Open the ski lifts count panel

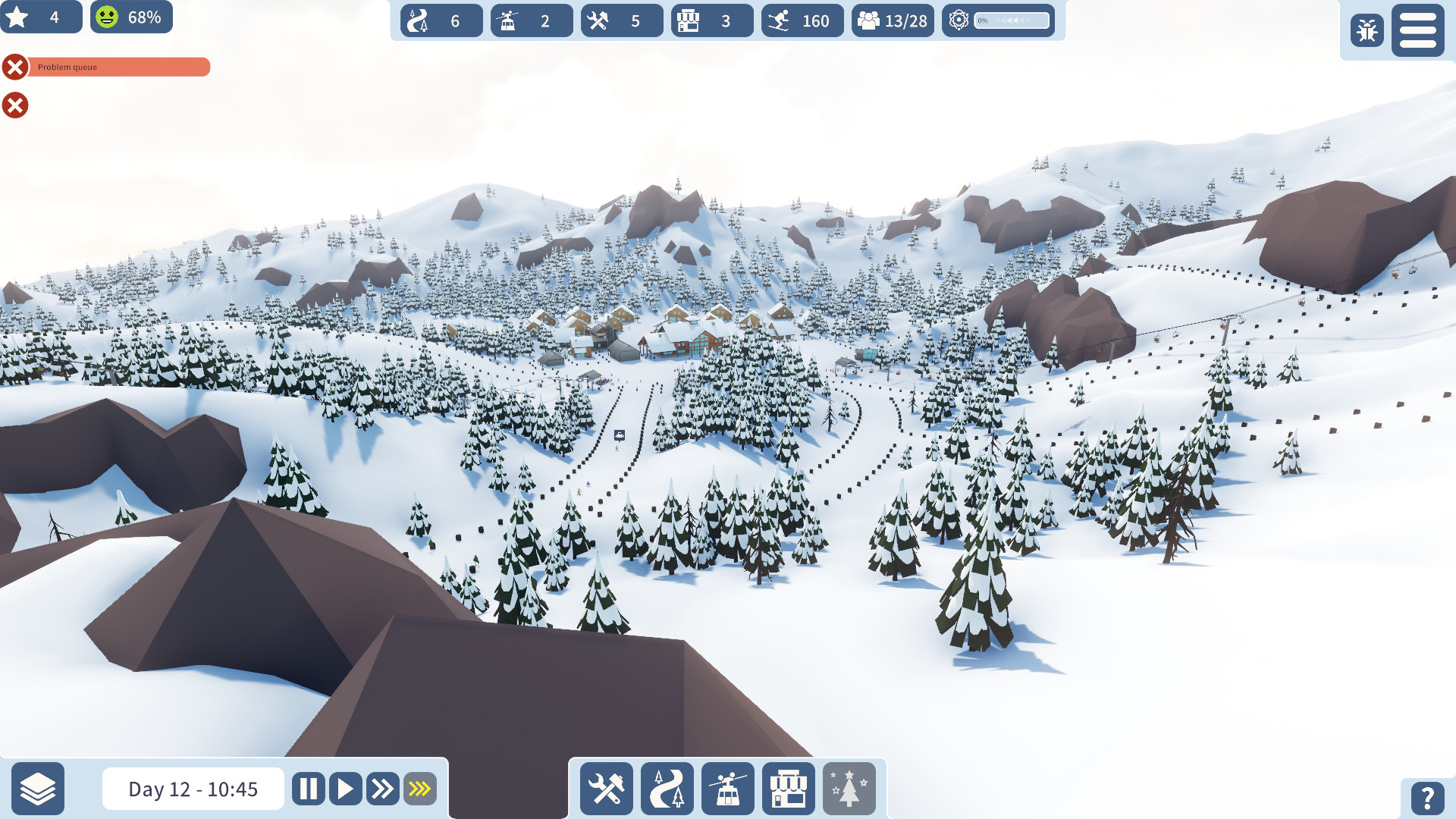[531, 20]
